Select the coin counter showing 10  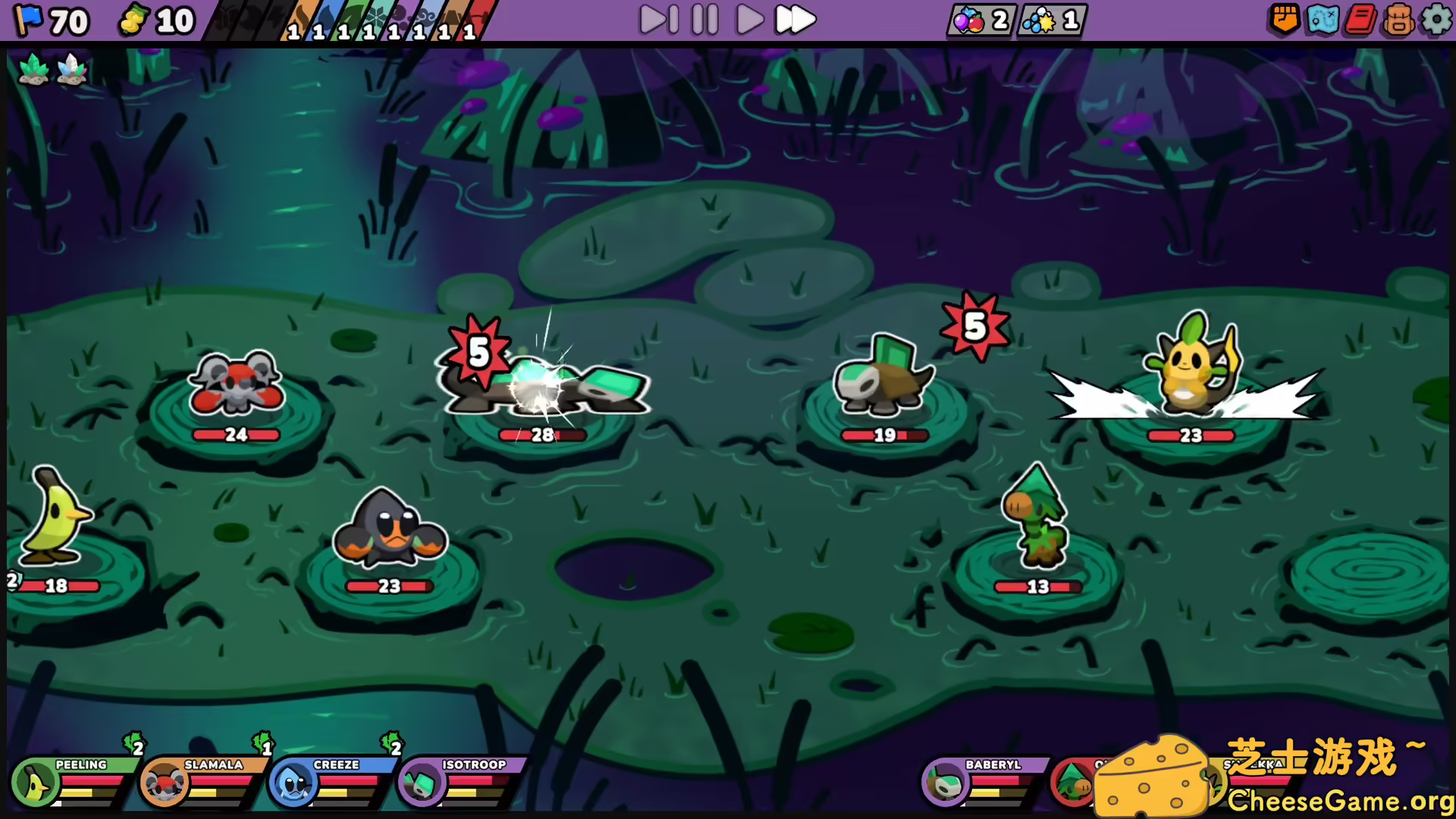coord(155,20)
